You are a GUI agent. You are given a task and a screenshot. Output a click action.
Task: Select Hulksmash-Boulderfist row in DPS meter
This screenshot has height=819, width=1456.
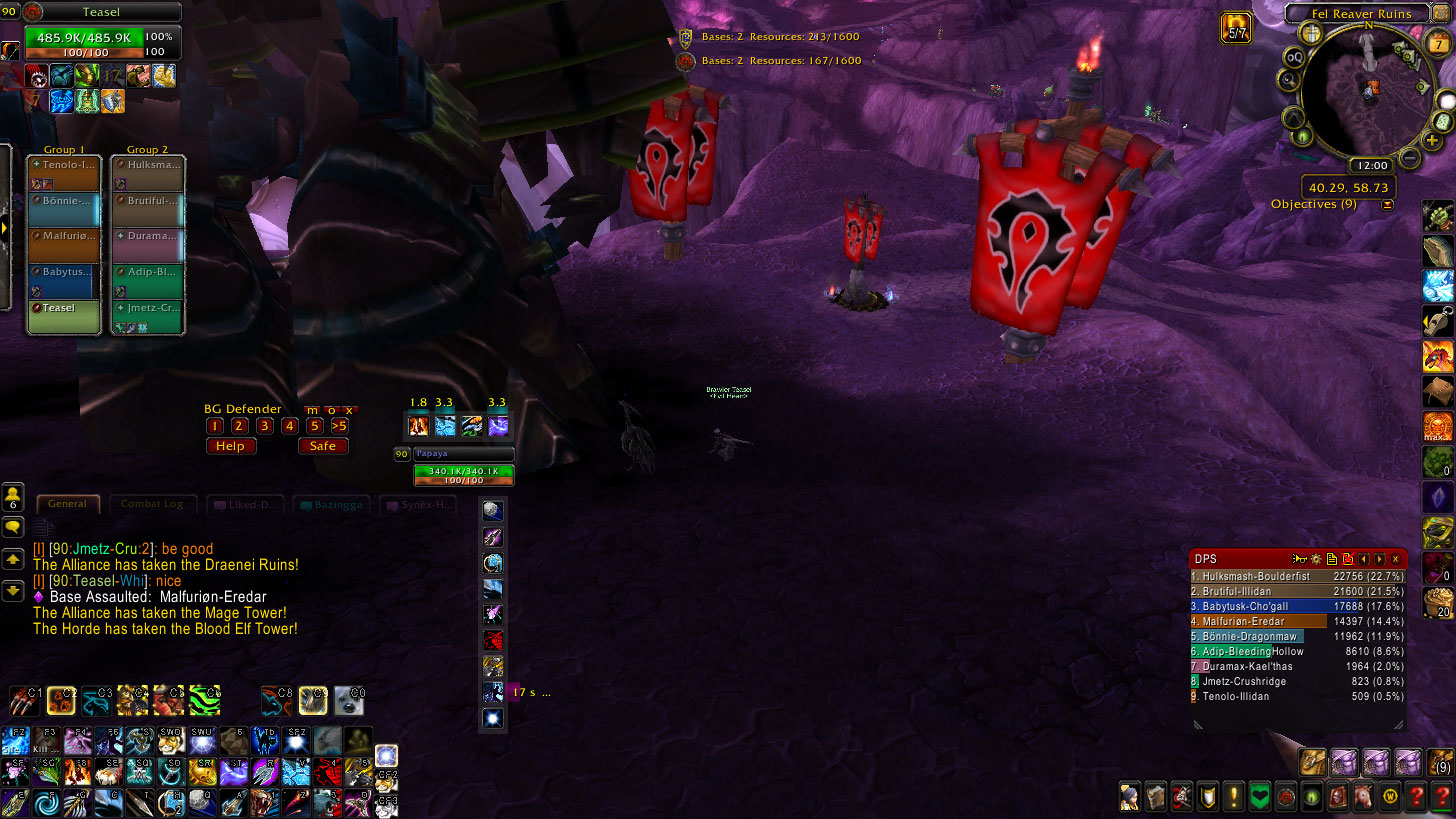tap(1298, 576)
